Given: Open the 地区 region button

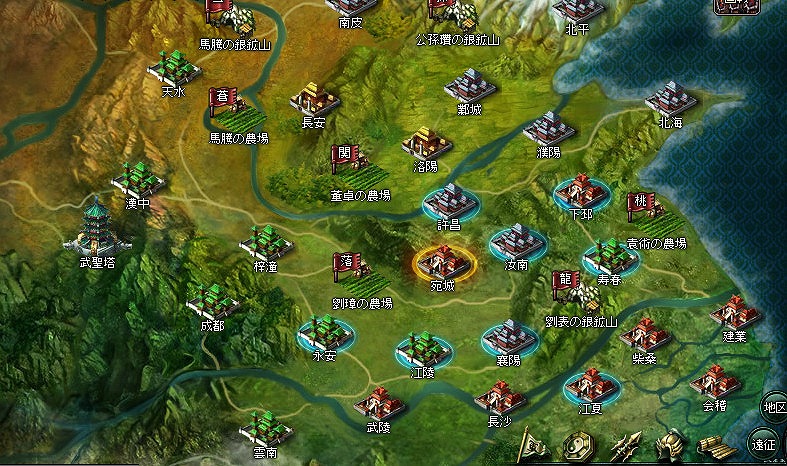Looking at the screenshot, I should pos(773,406).
